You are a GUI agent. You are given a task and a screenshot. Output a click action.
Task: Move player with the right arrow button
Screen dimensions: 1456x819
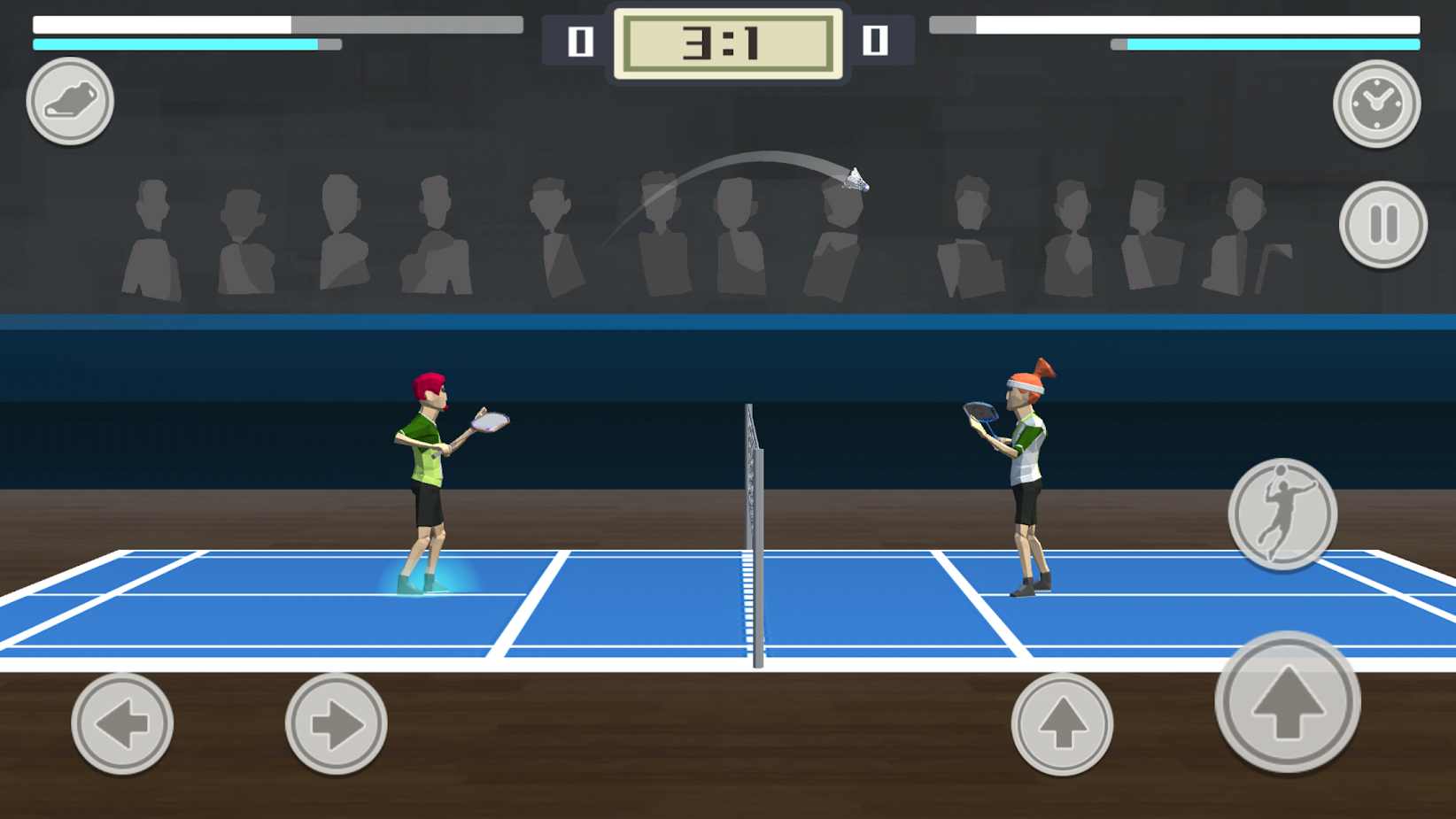click(x=336, y=723)
